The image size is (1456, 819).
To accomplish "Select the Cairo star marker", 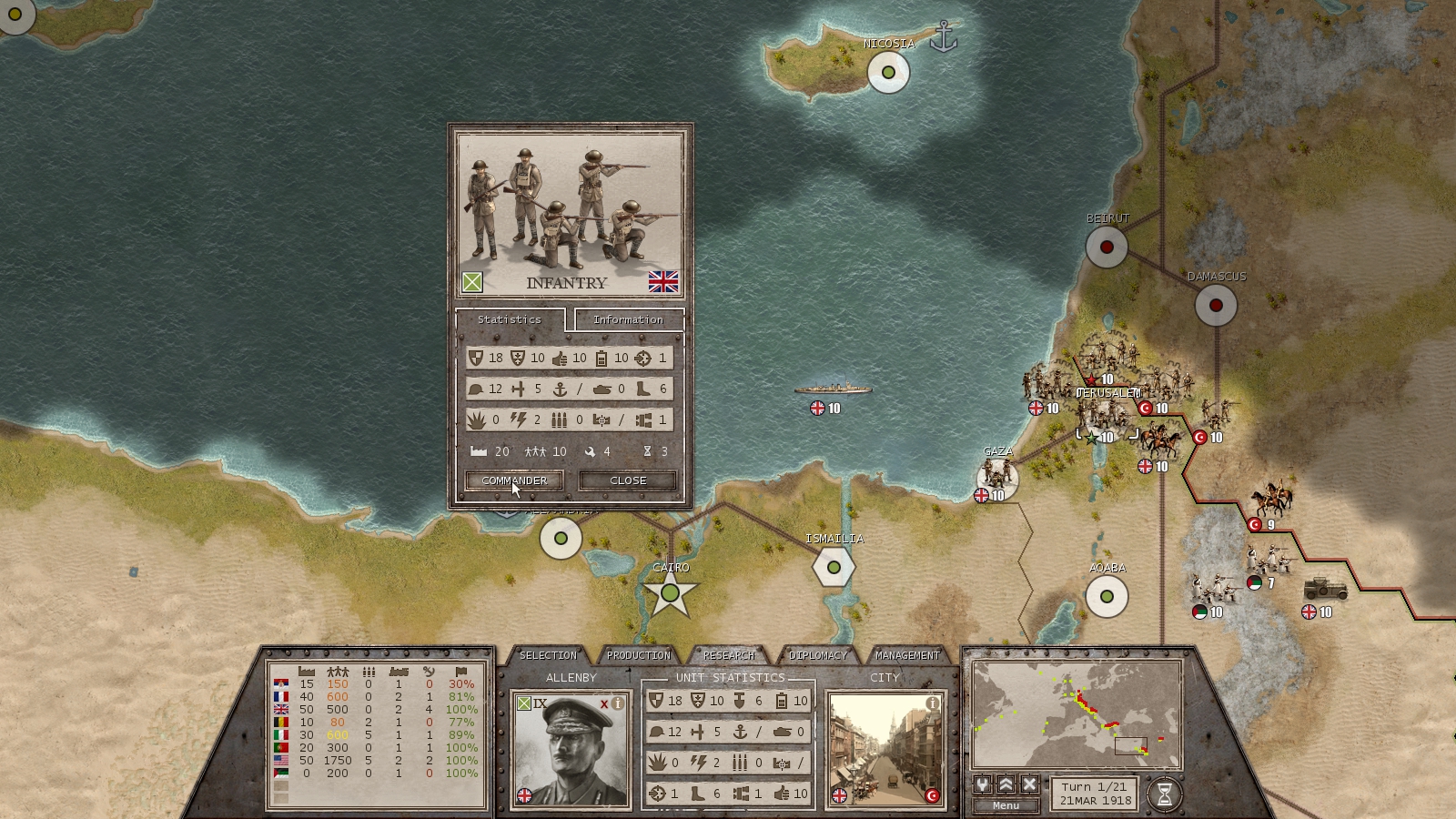I will [672, 591].
